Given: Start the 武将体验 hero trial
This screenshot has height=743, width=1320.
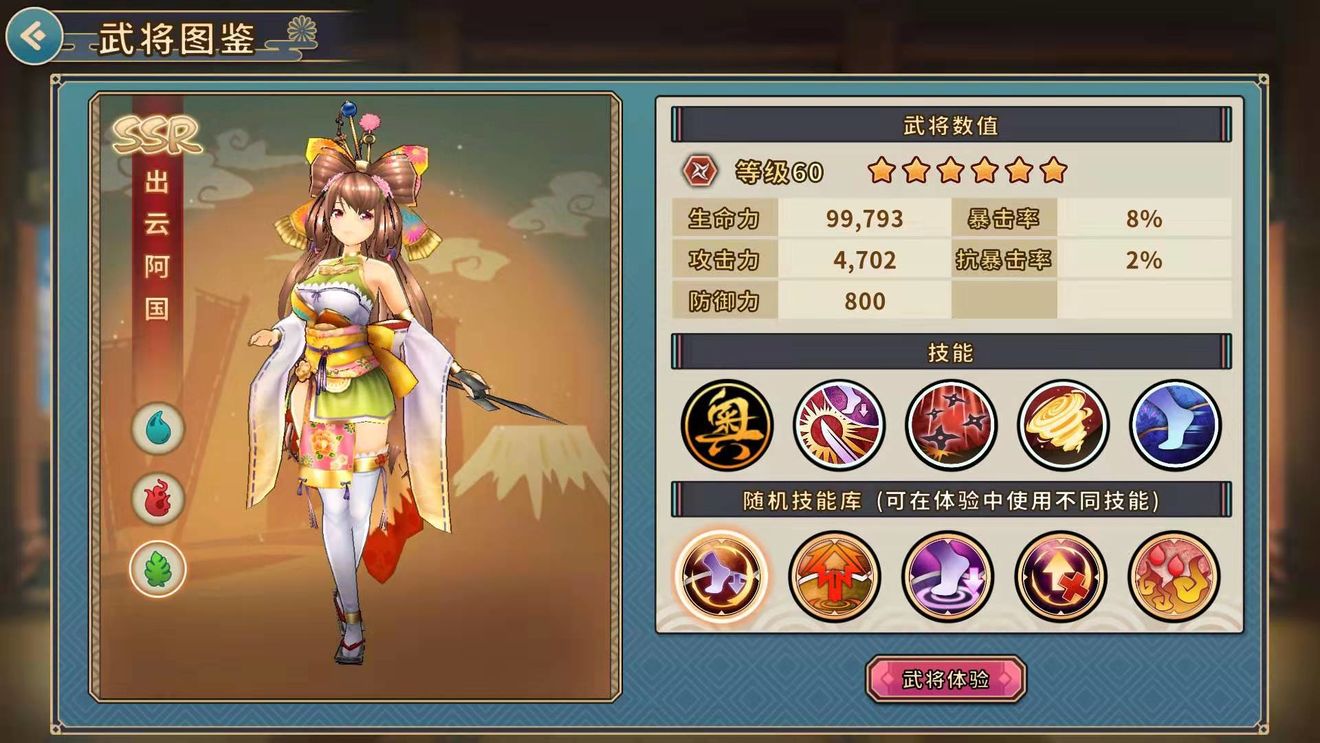Looking at the screenshot, I should pyautogui.click(x=946, y=680).
